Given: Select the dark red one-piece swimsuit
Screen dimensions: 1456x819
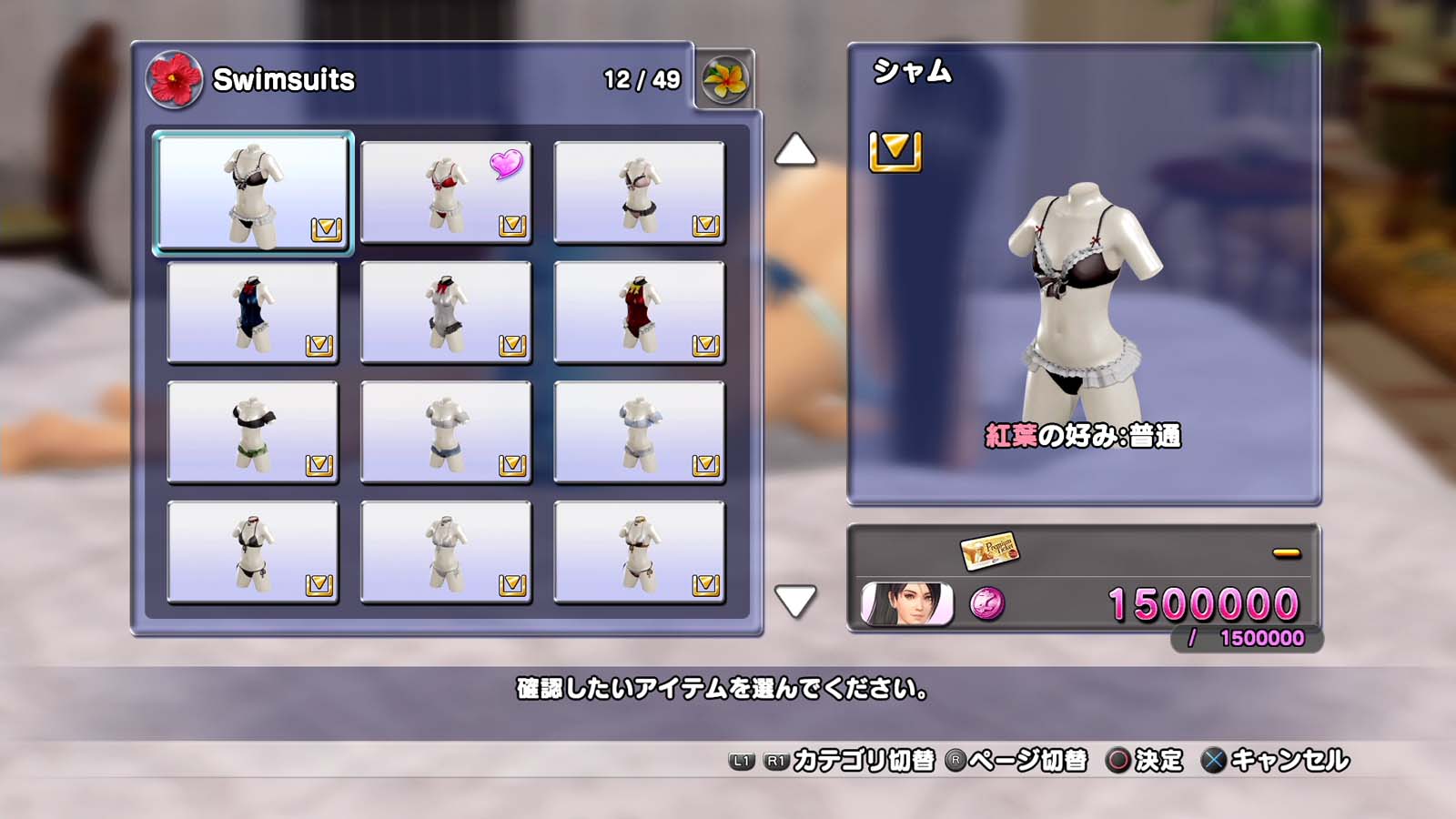Looking at the screenshot, I should (639, 312).
